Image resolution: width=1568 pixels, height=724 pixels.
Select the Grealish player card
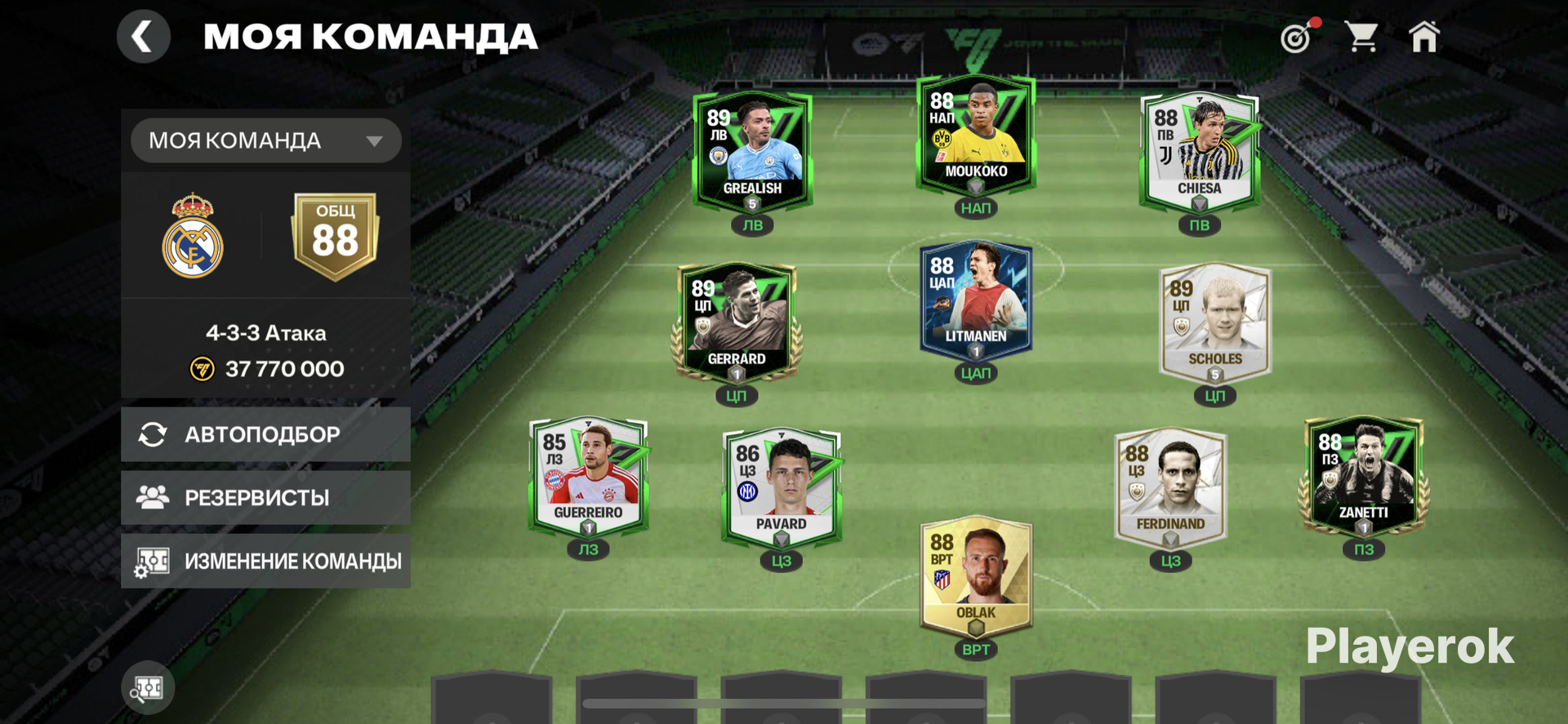pyautogui.click(x=752, y=152)
